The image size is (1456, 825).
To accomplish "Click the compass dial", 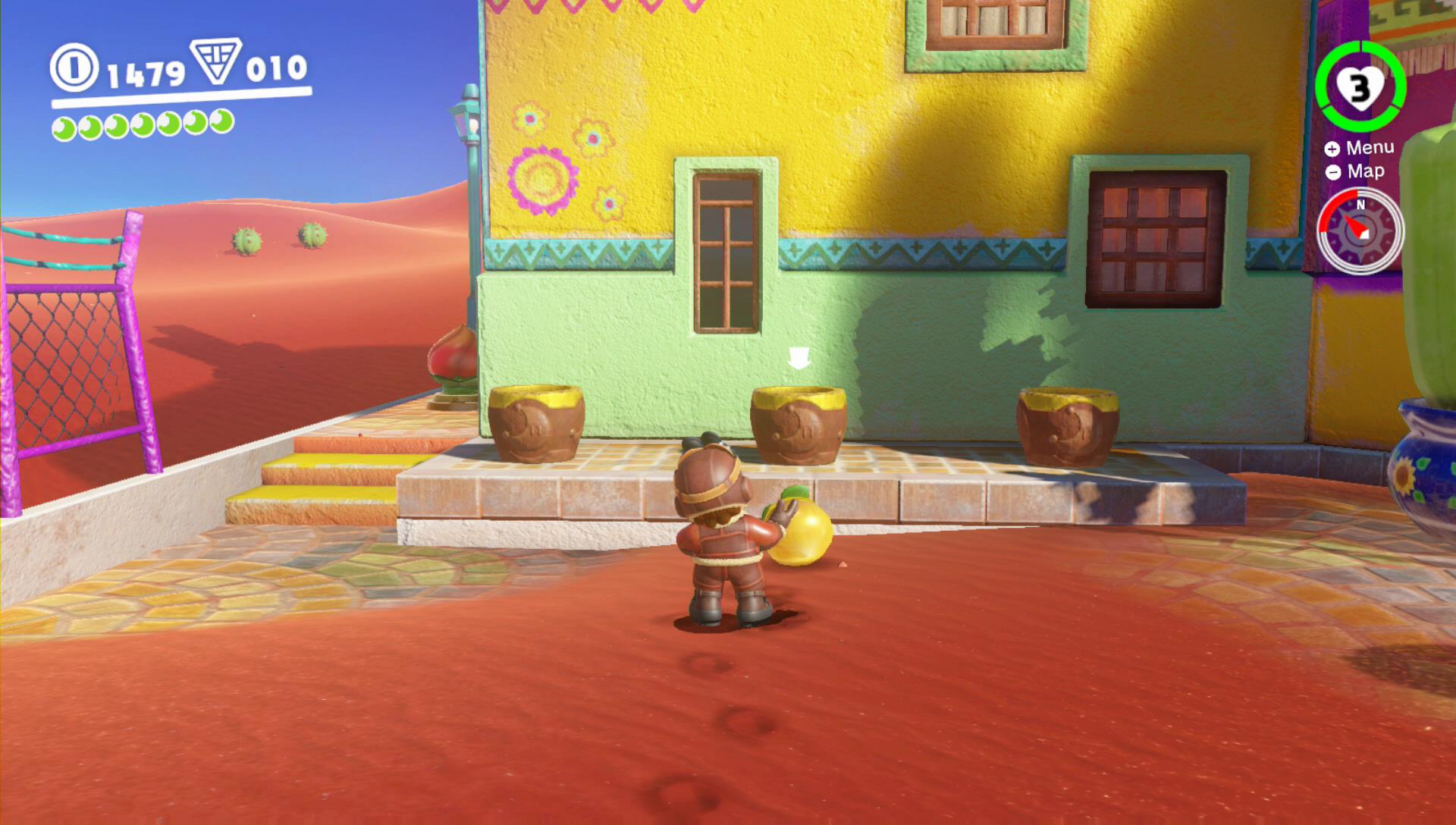I will tap(1360, 231).
